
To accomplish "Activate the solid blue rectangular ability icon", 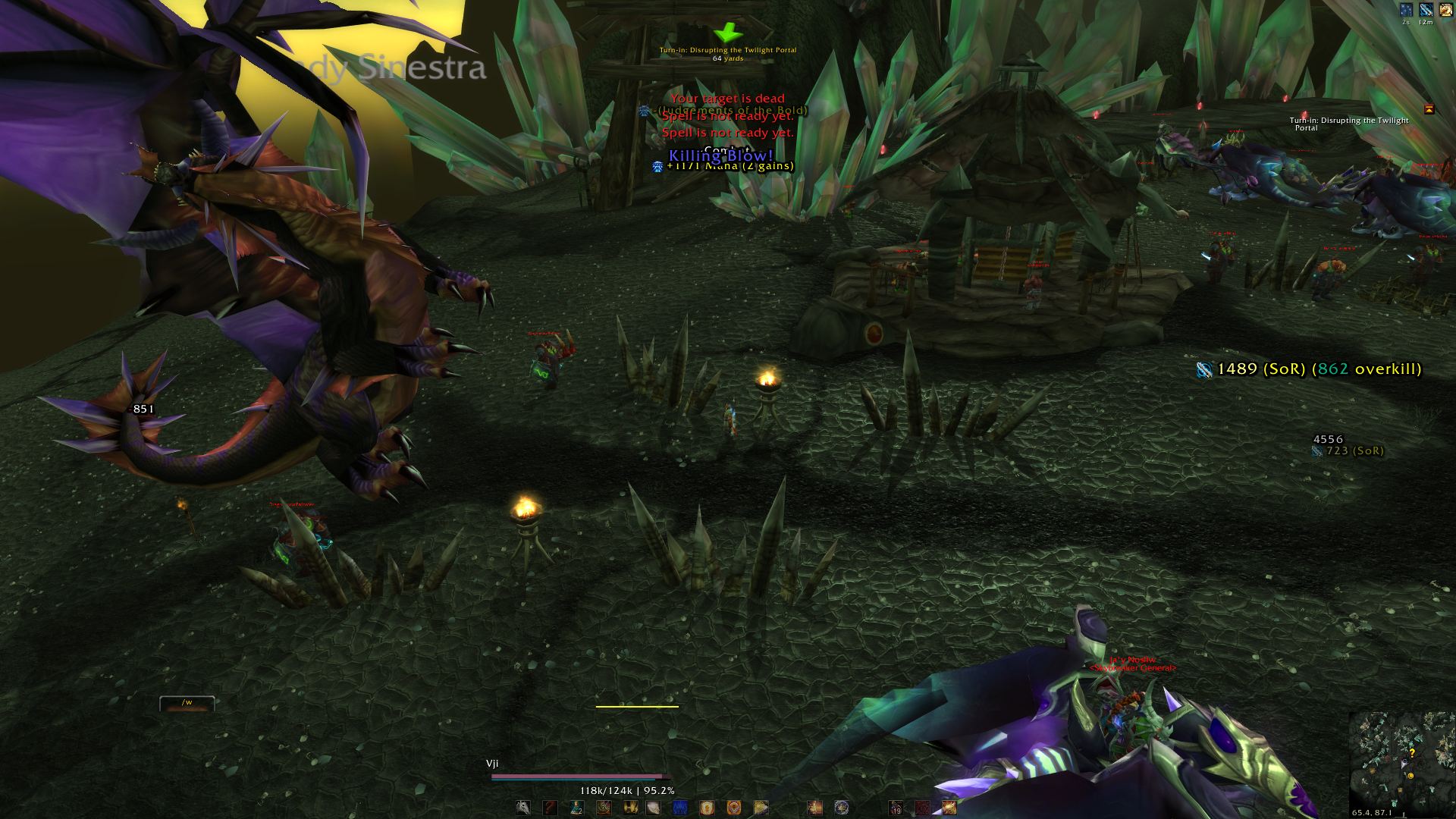I will 680,808.
